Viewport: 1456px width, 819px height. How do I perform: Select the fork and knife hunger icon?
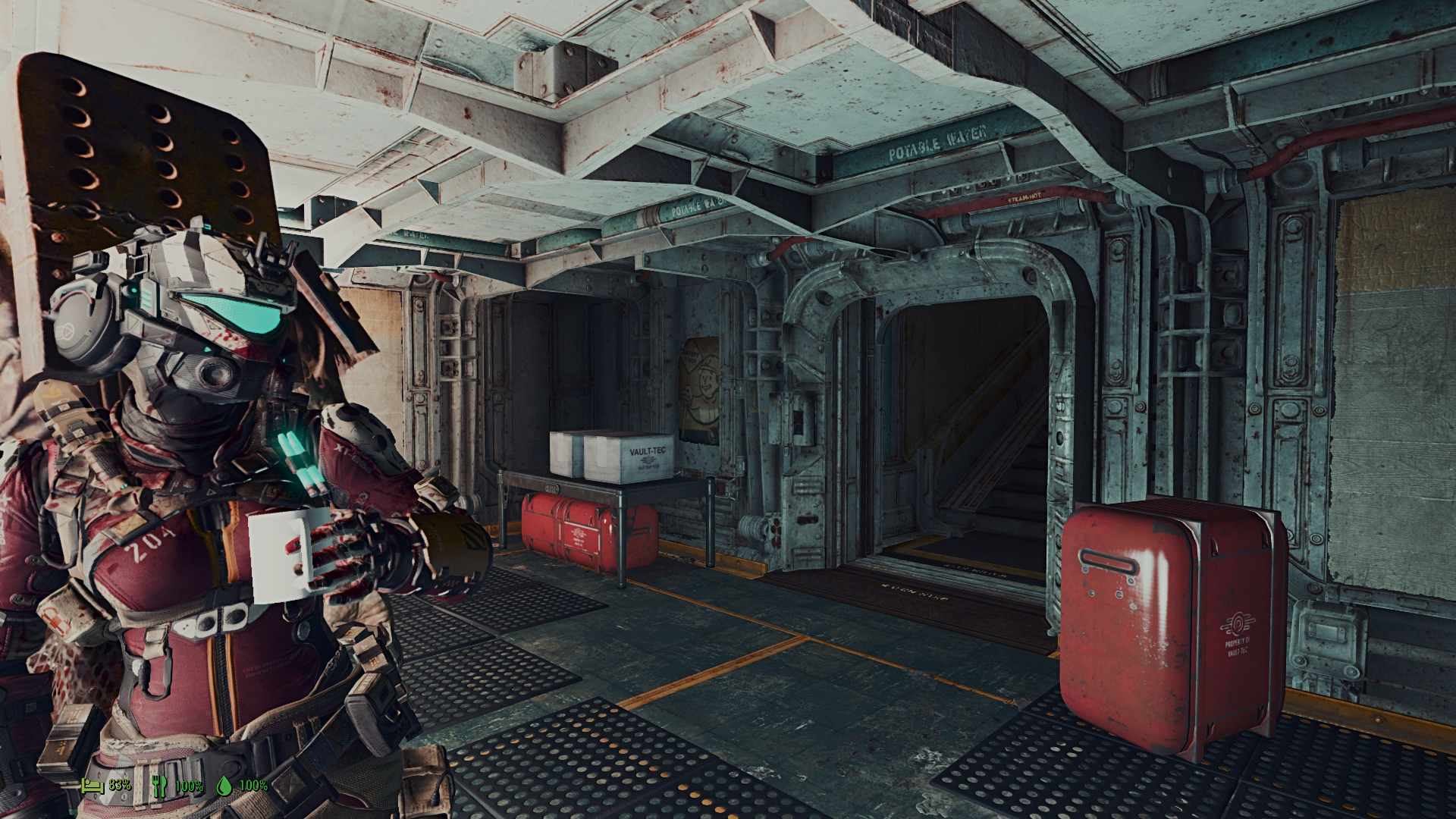coord(159,786)
